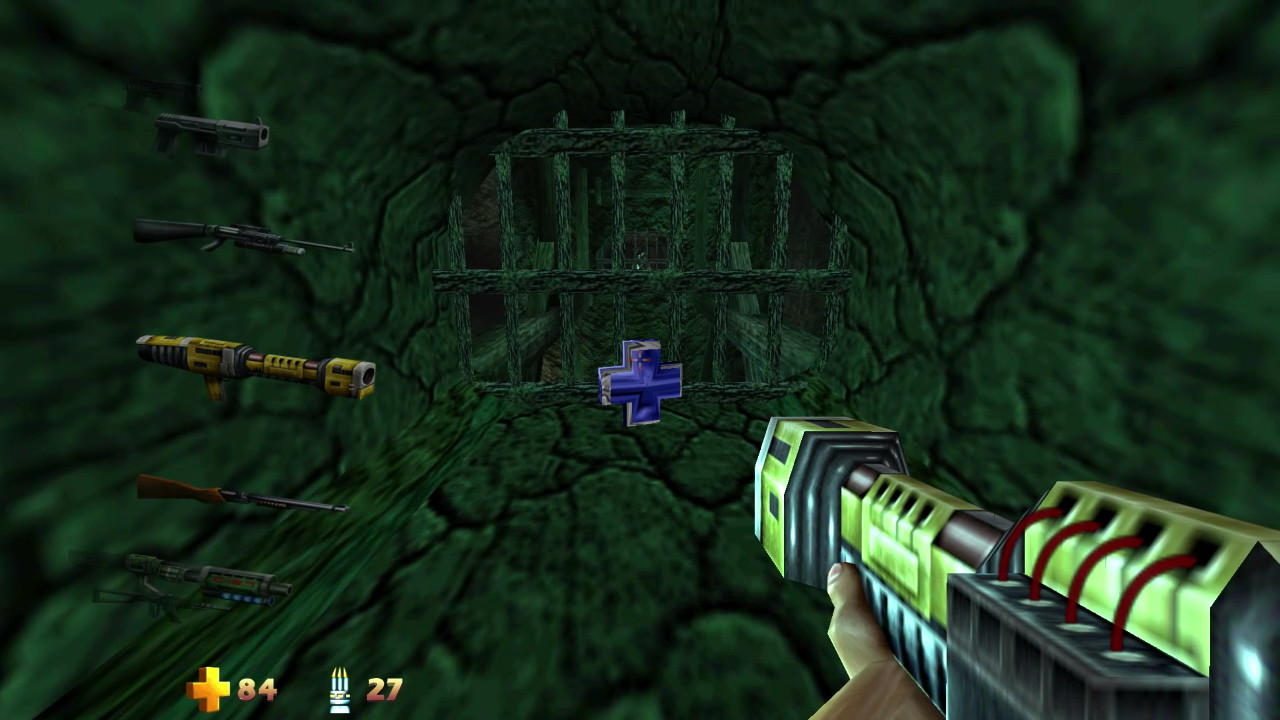This screenshot has height=720, width=1280.
Task: Select the pump shotgun from the weapon list
Action: point(240,500)
